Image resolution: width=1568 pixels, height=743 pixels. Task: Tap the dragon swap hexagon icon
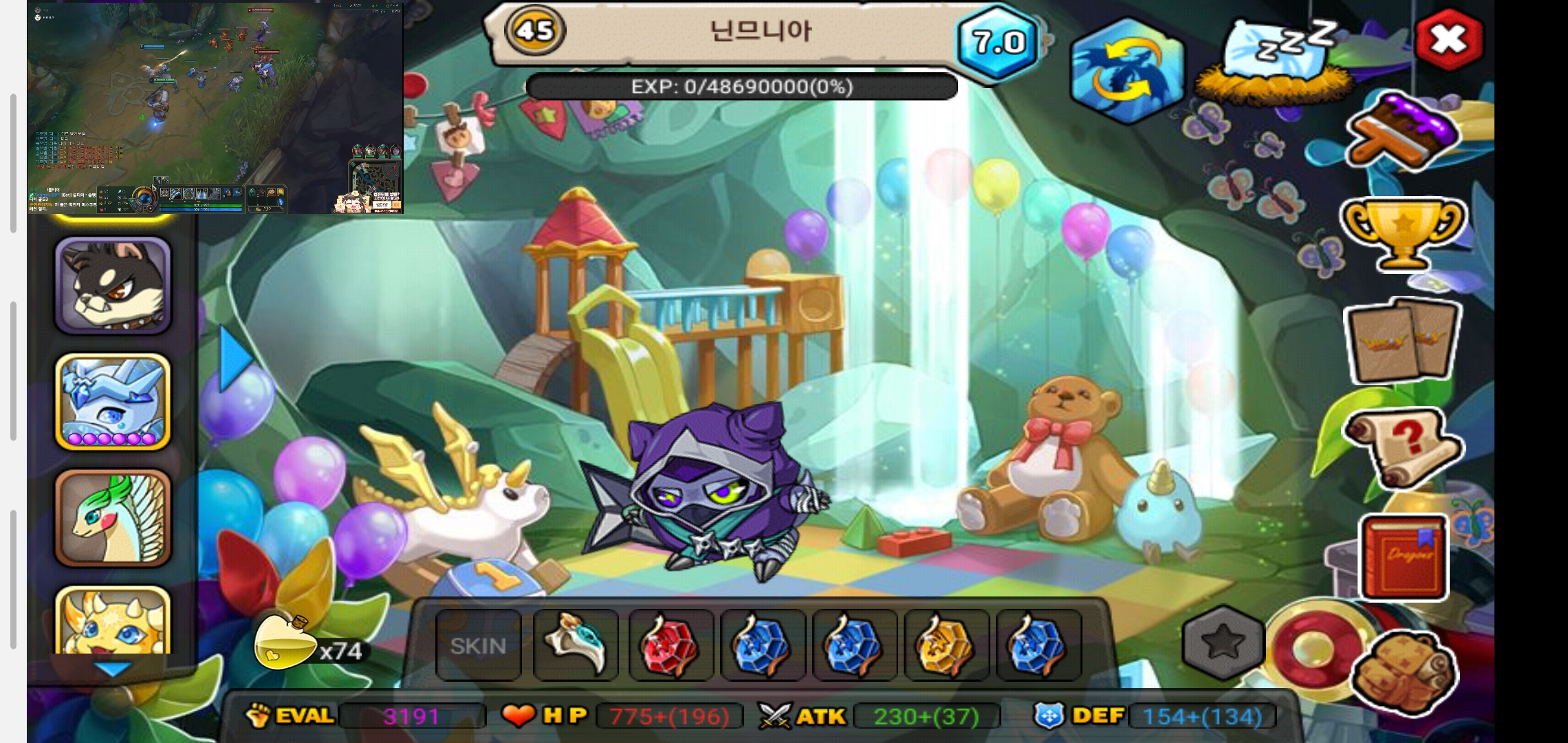click(1125, 72)
